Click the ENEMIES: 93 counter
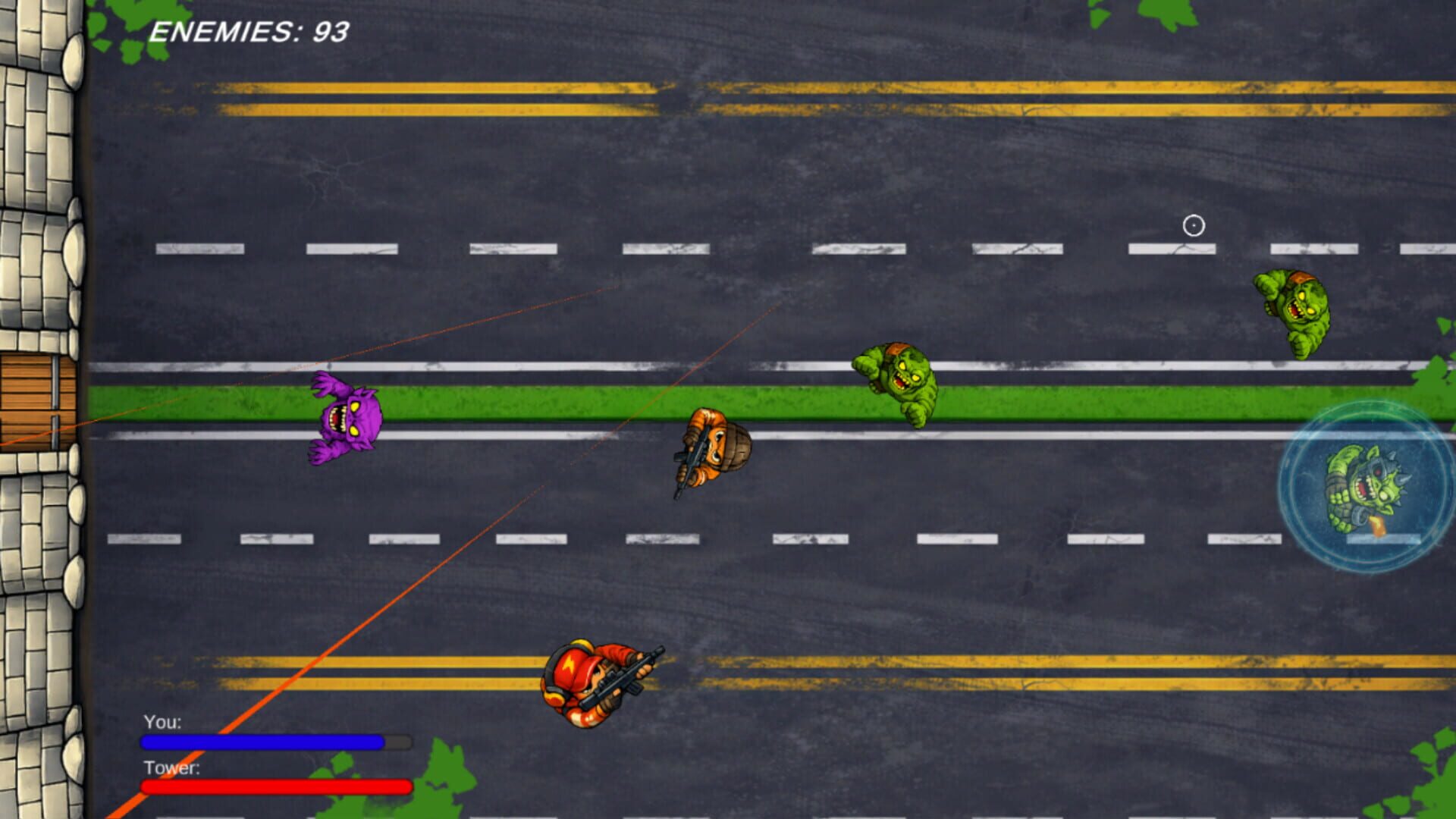 250,30
